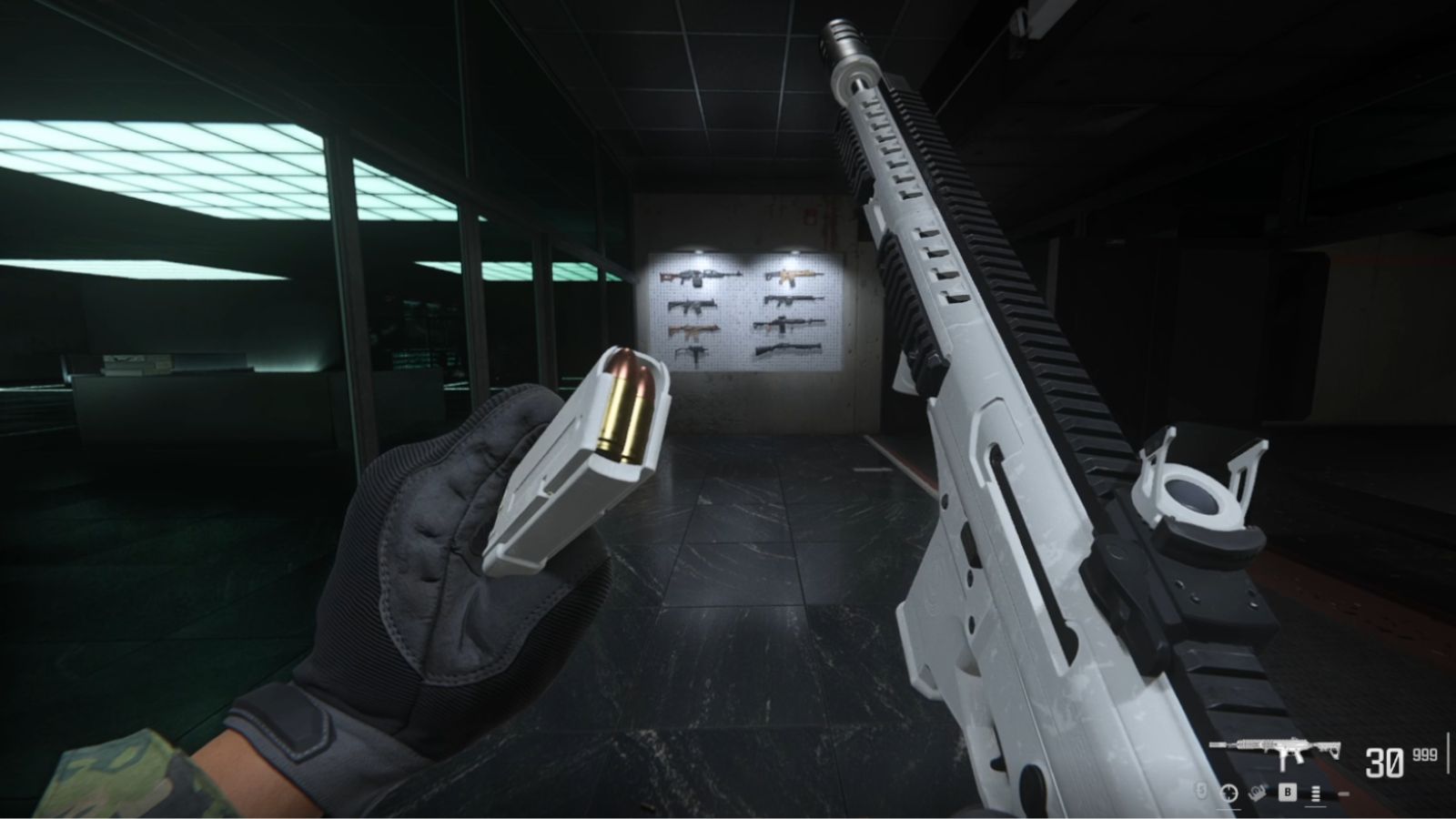
Task: Click the B field upgrade icon
Action: [x=1287, y=793]
